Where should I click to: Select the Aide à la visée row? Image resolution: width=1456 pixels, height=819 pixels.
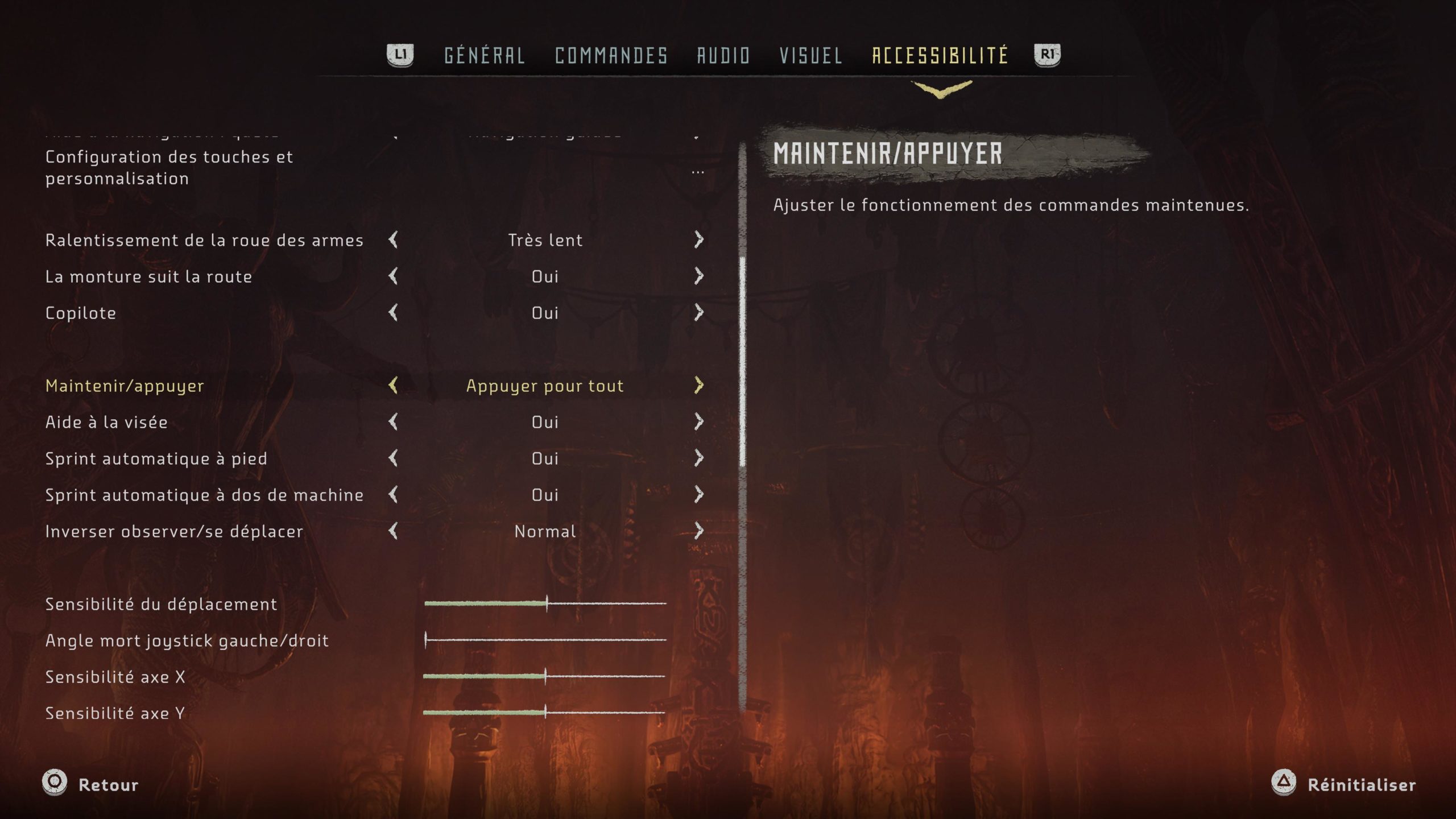click(106, 422)
